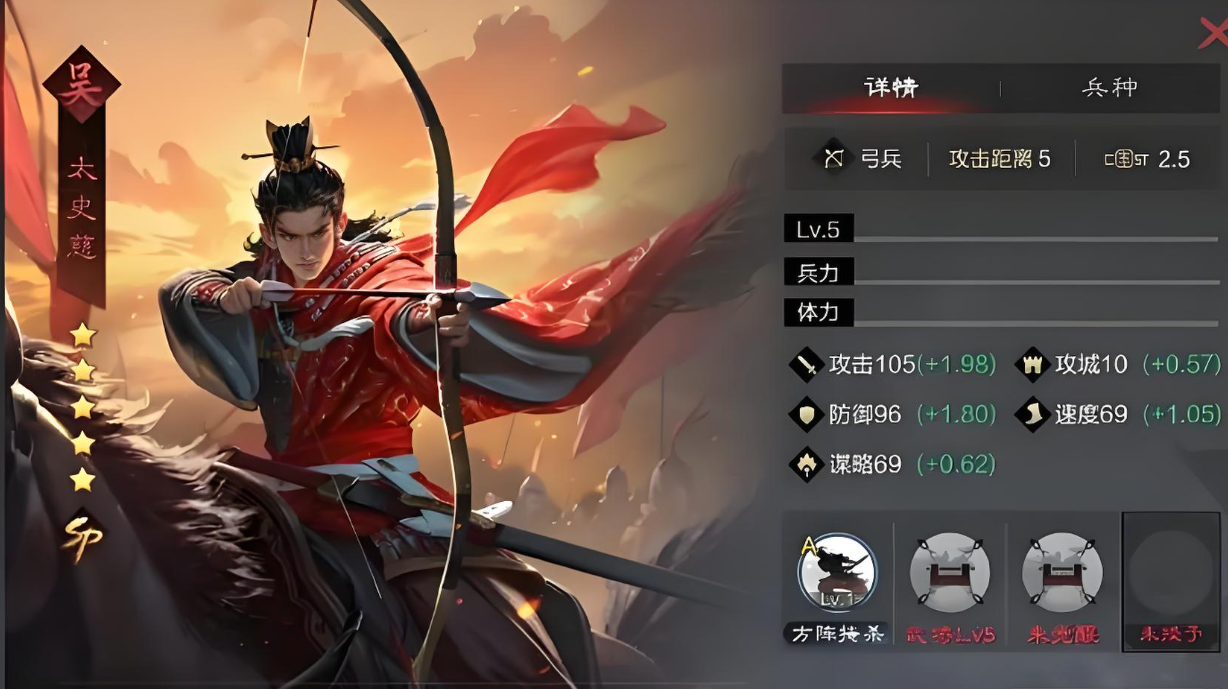Select the locked skill slot labeled 未觉醒

[1062, 573]
